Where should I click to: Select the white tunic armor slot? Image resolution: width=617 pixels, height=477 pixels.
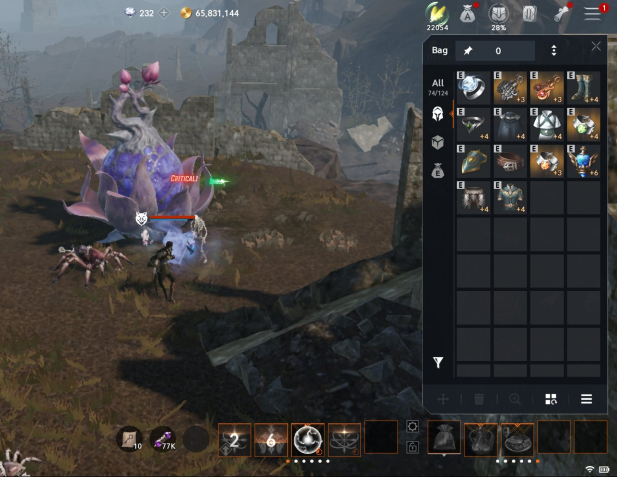(547, 123)
